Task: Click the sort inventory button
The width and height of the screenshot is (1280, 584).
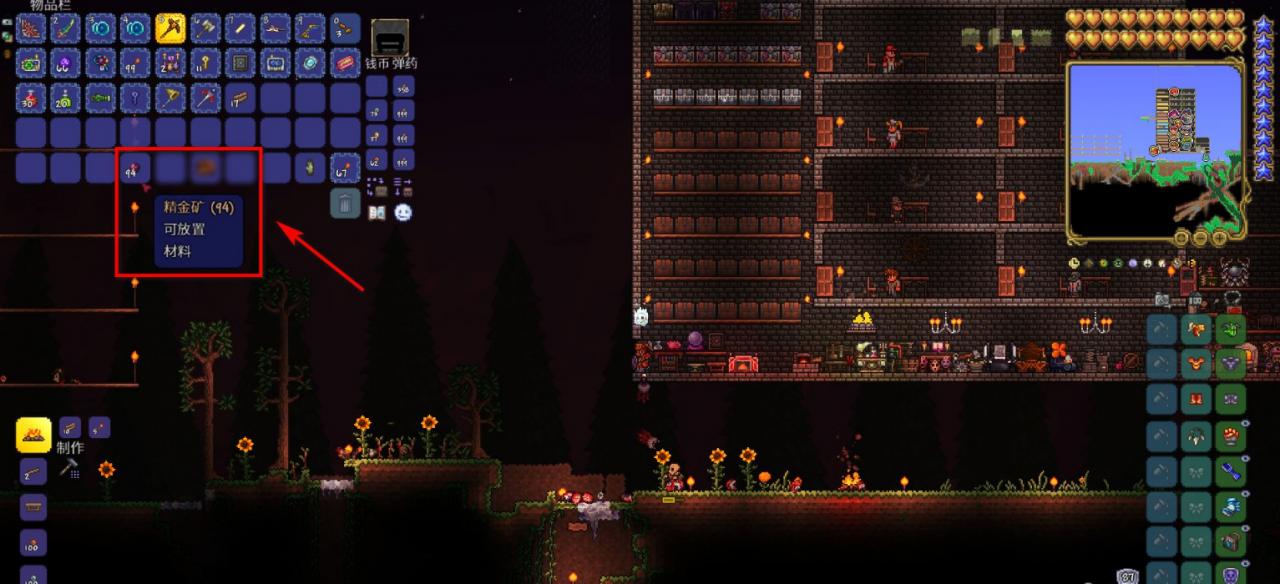Action: pos(403,186)
